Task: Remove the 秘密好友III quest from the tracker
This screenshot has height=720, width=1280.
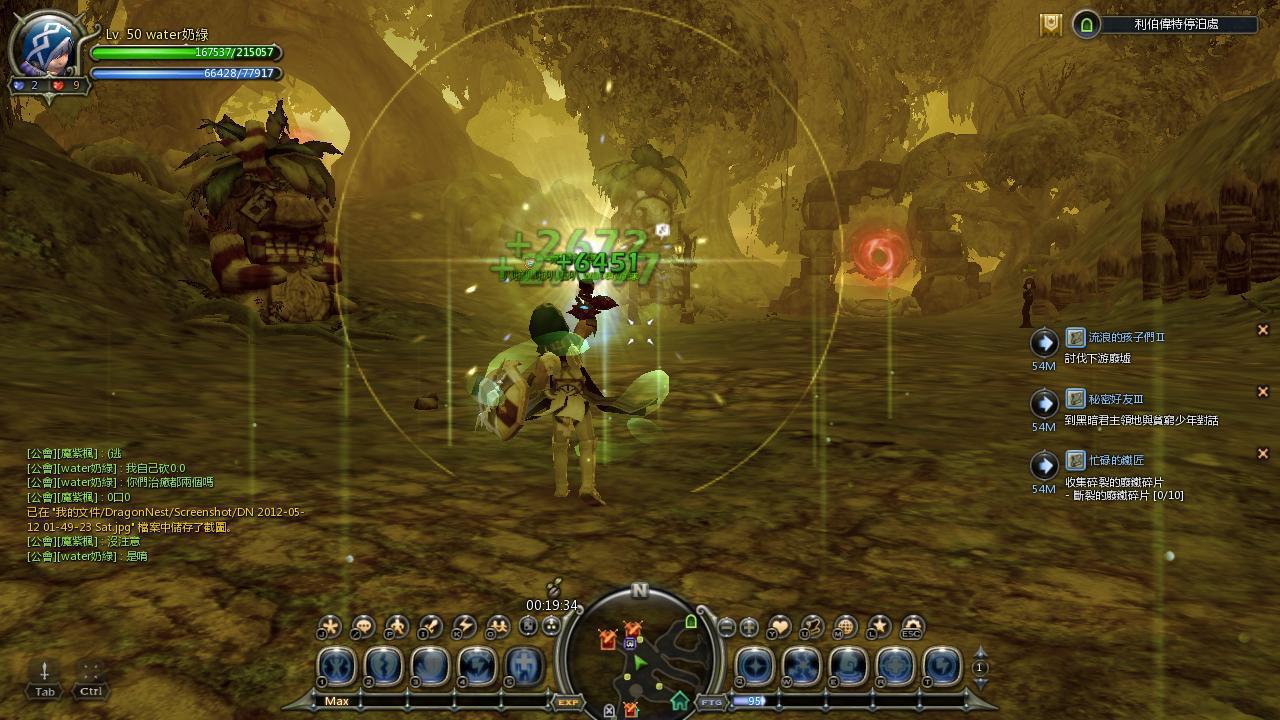Action: (x=1262, y=392)
